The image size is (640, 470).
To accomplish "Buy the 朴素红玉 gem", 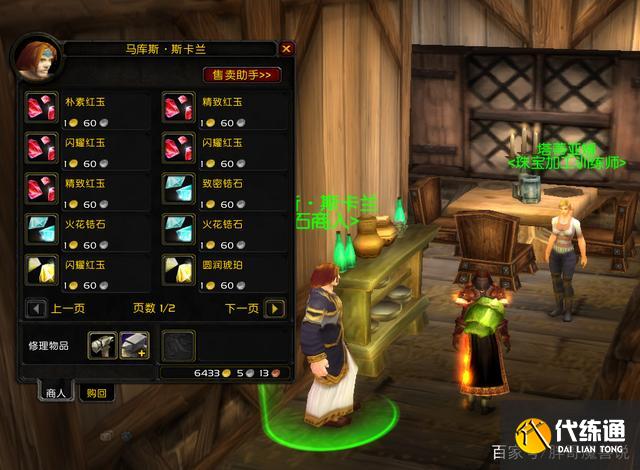I will pyautogui.click(x=41, y=108).
